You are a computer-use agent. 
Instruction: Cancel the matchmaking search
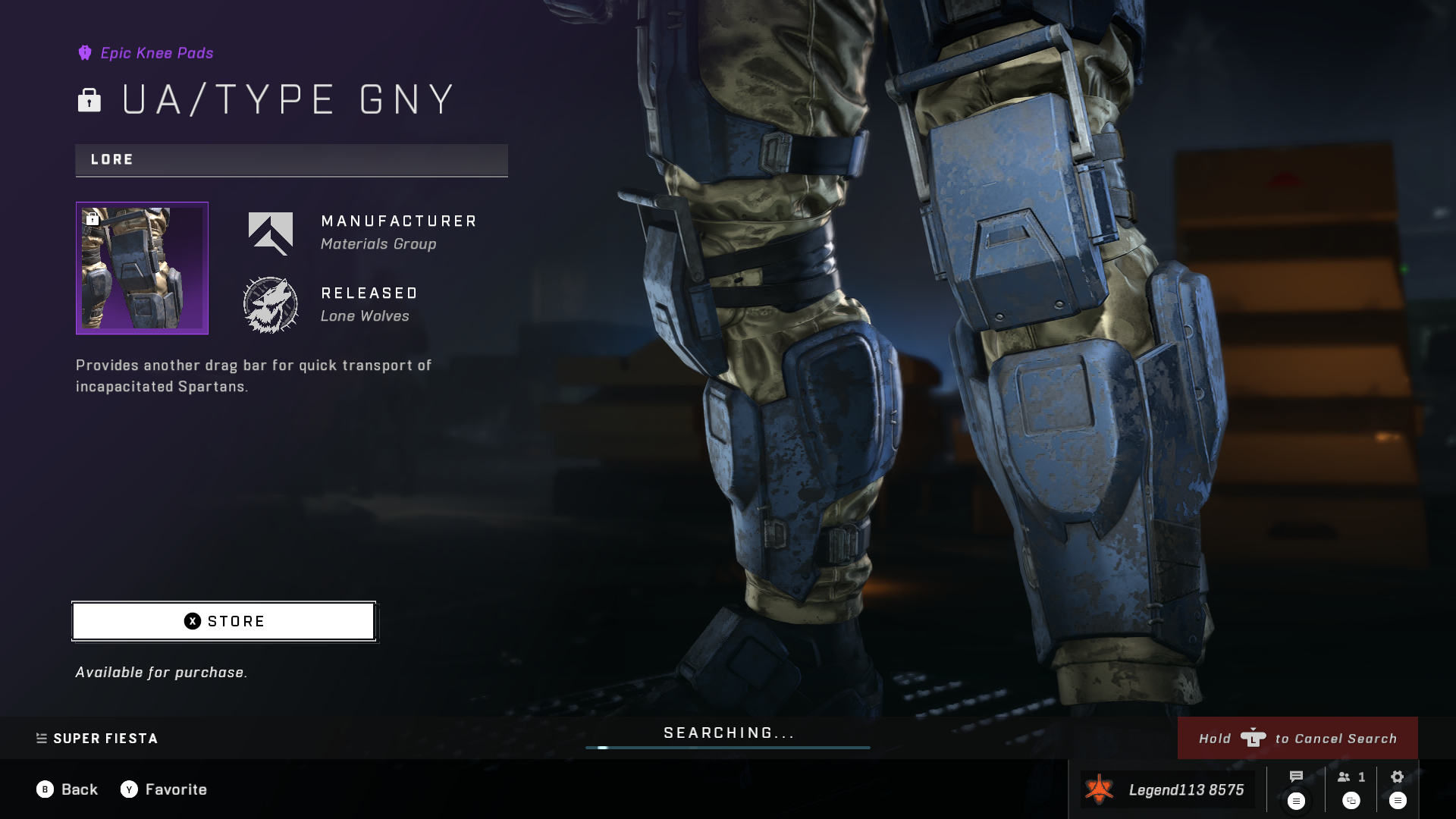pyautogui.click(x=1297, y=738)
